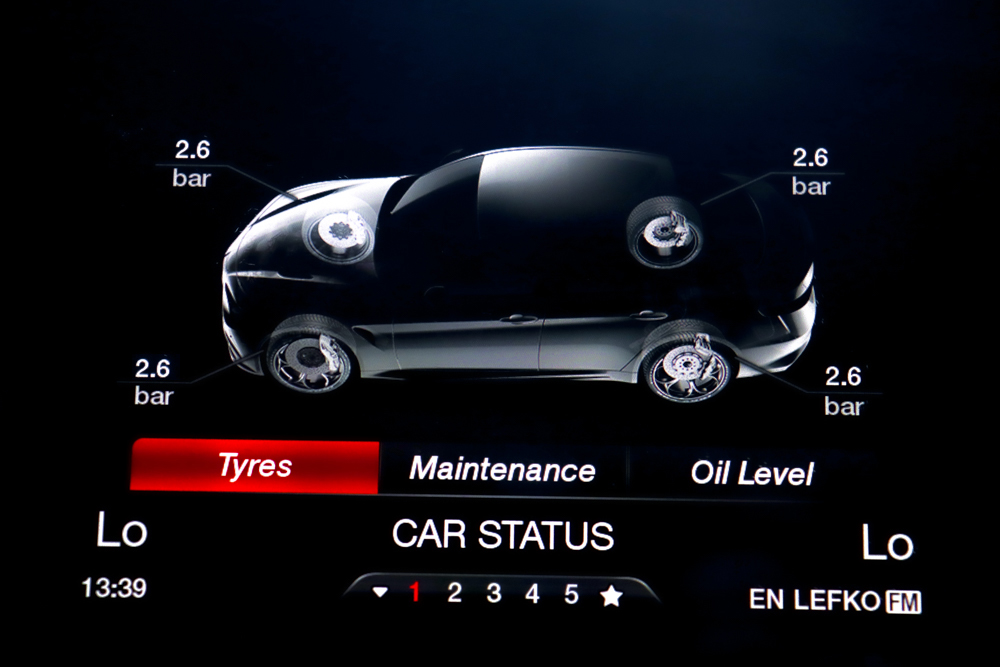Switch to preset number 5
The image size is (1000, 667).
[571, 594]
